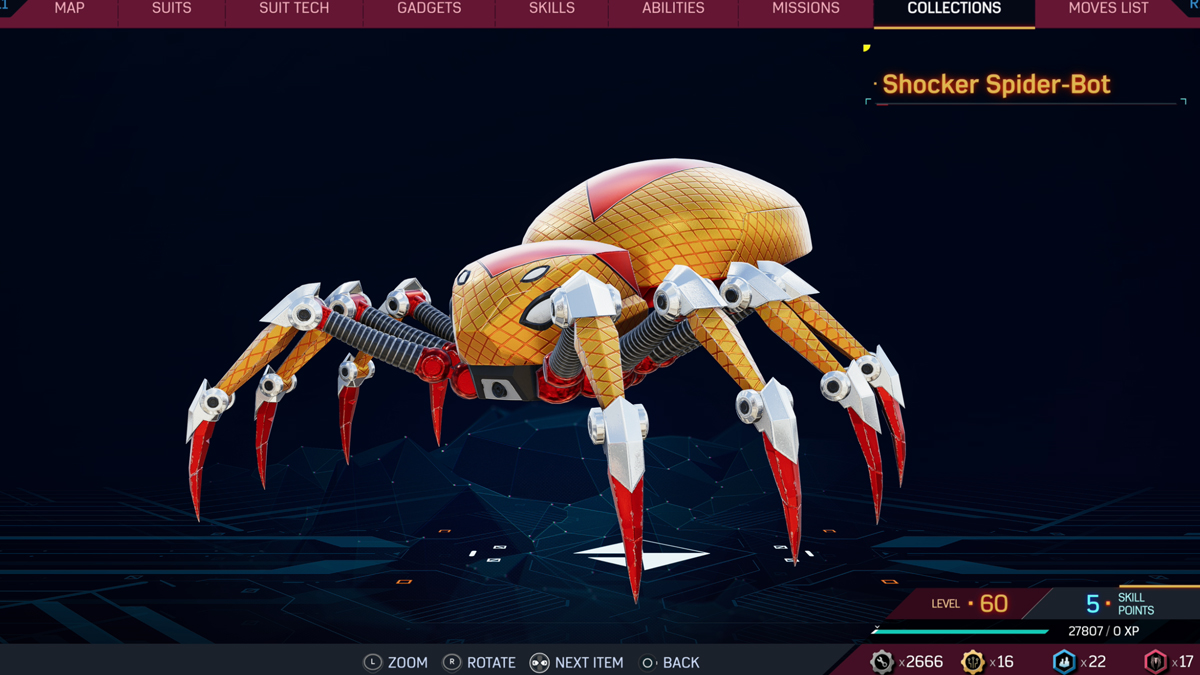The width and height of the screenshot is (1200, 675).
Task: Go to the Gadgets tab
Action: tap(429, 9)
